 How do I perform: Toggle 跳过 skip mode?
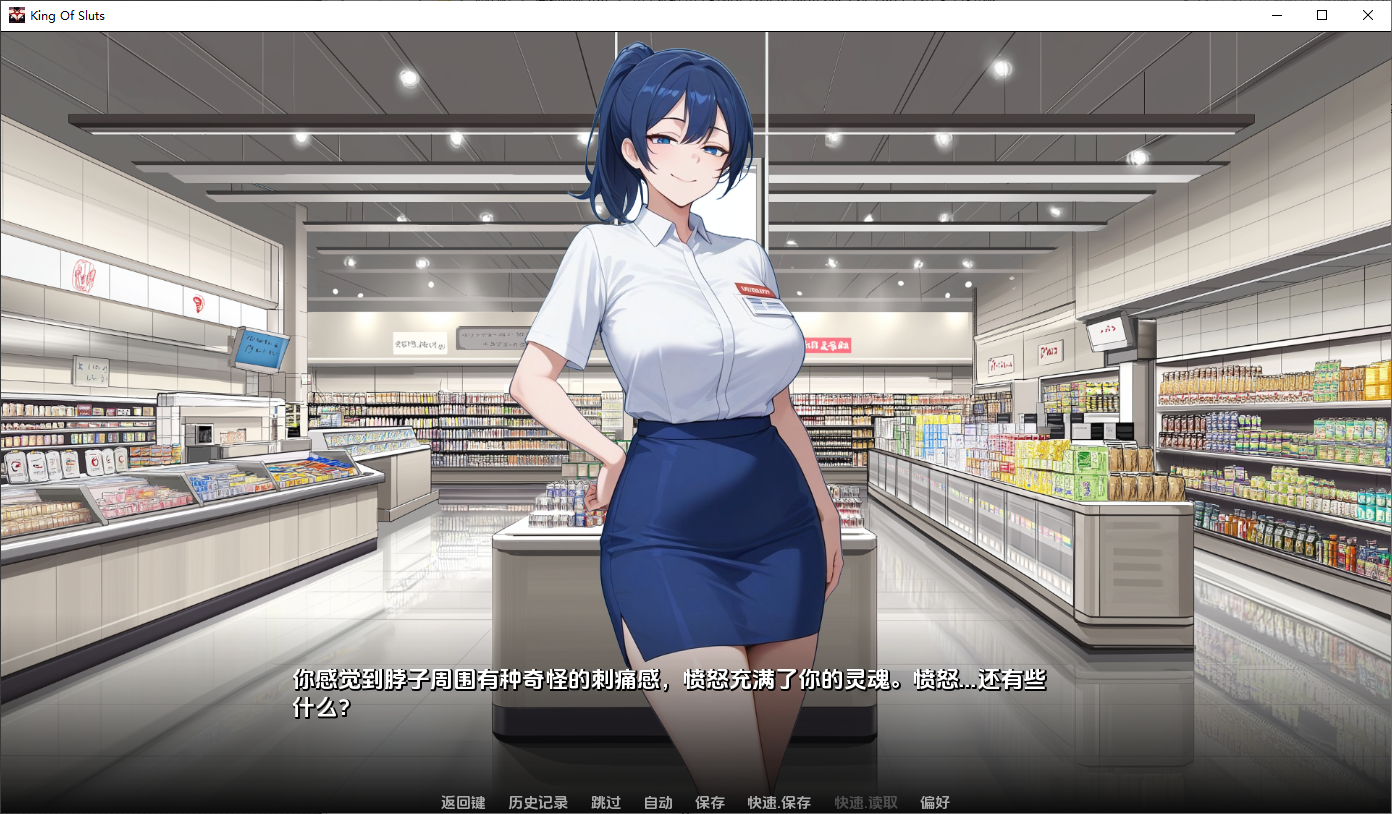coord(604,802)
